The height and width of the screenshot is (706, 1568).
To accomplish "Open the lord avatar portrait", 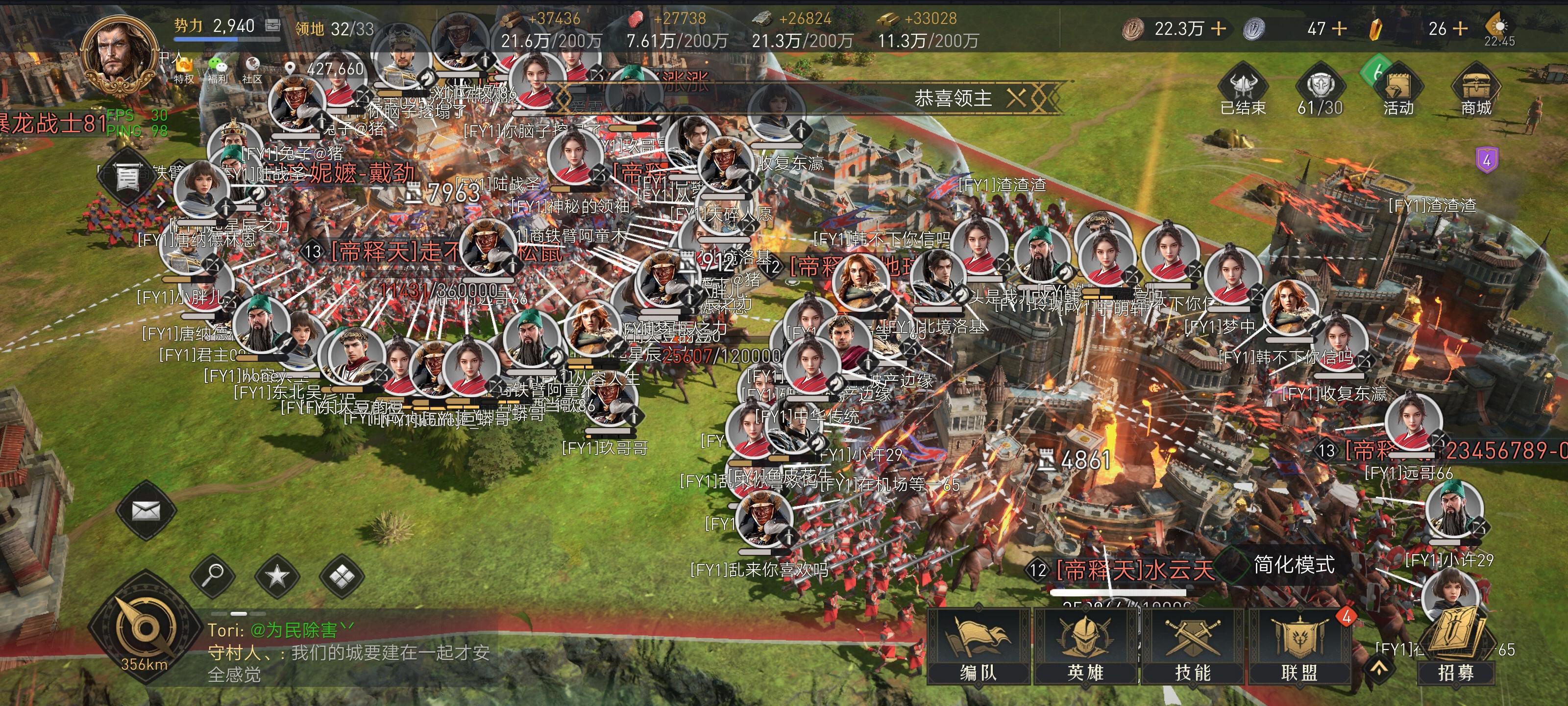I will pos(119,56).
